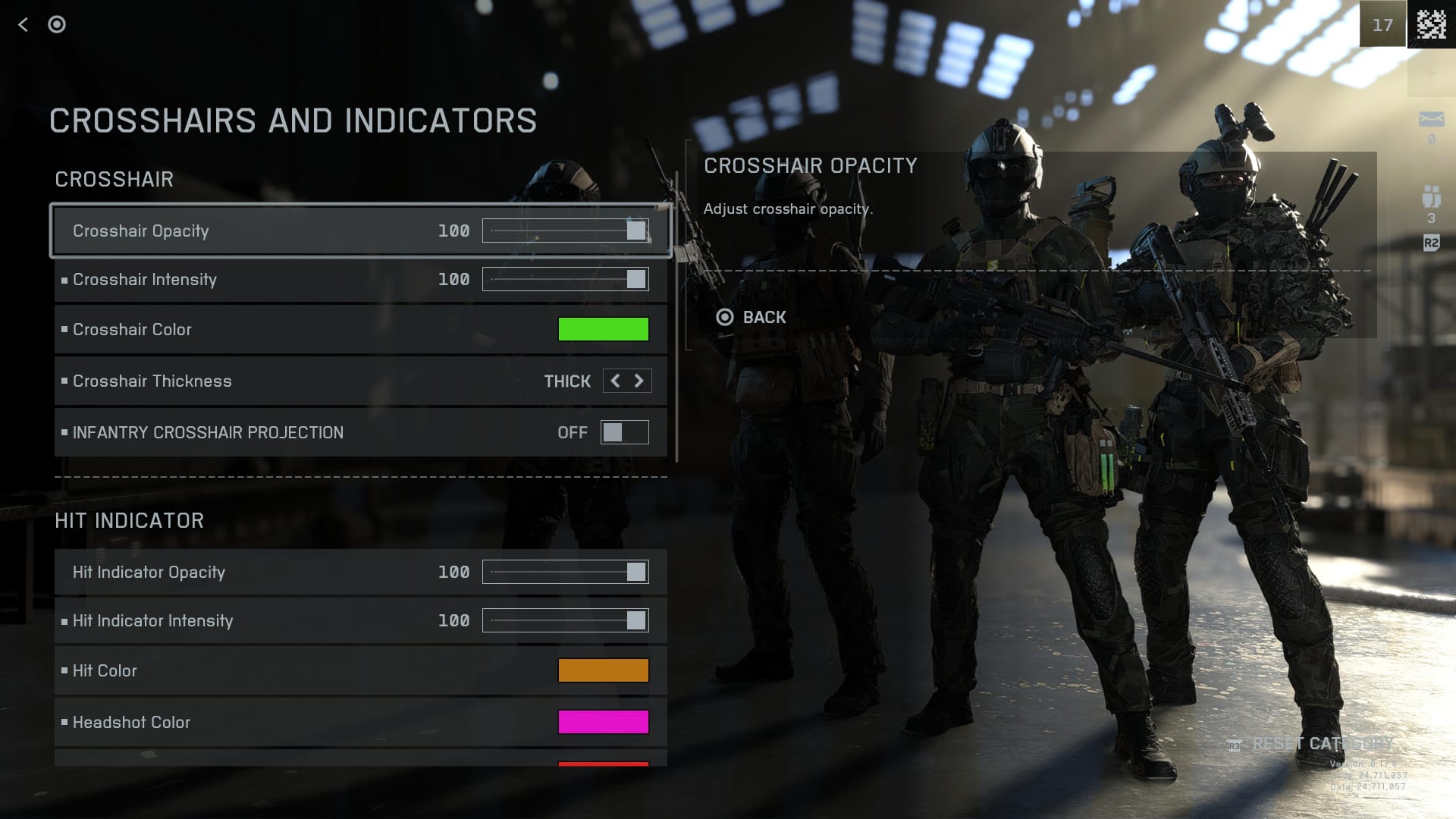Open the player profile emblem in top-right corner

click(x=1431, y=25)
